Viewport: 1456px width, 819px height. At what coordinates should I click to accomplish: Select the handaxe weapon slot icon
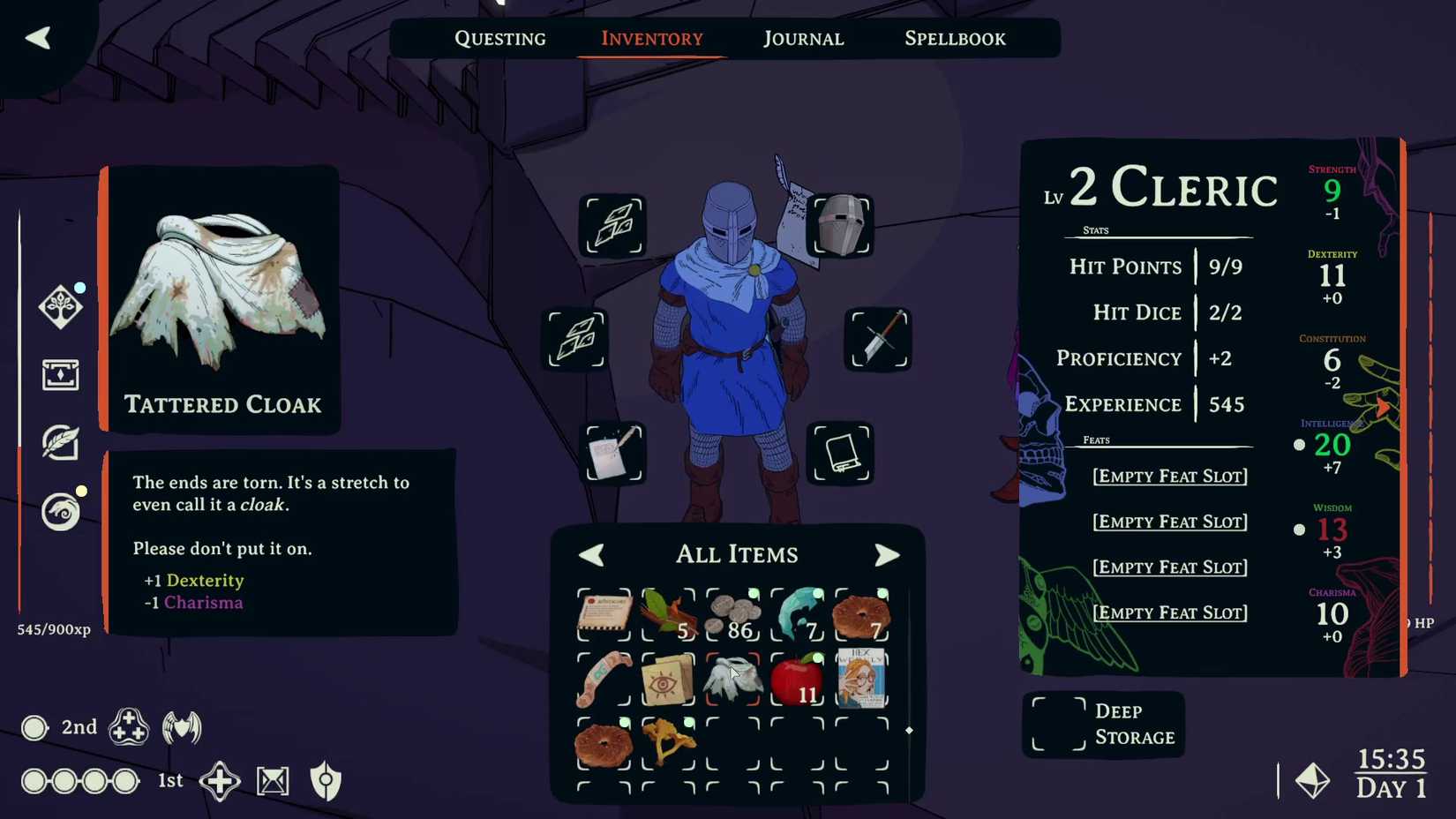pos(877,339)
